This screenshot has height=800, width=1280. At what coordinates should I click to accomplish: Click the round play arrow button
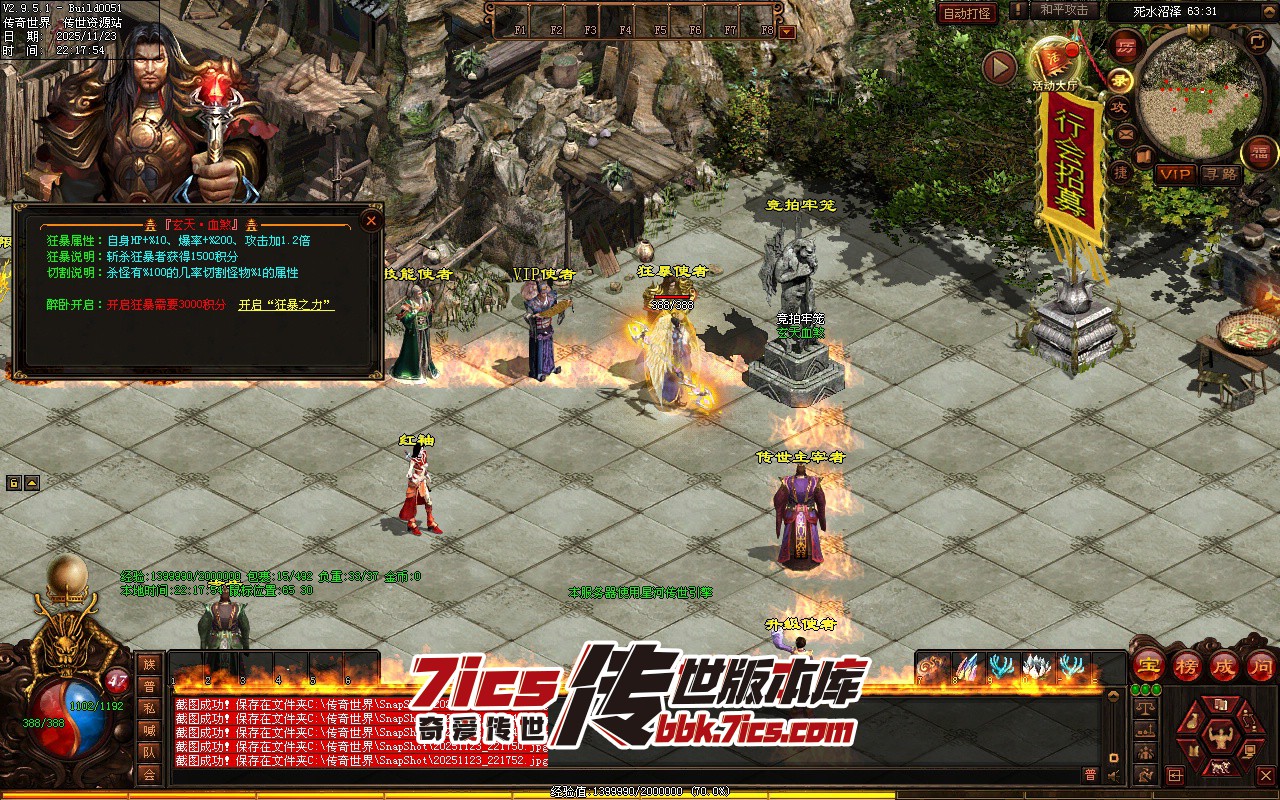[999, 67]
